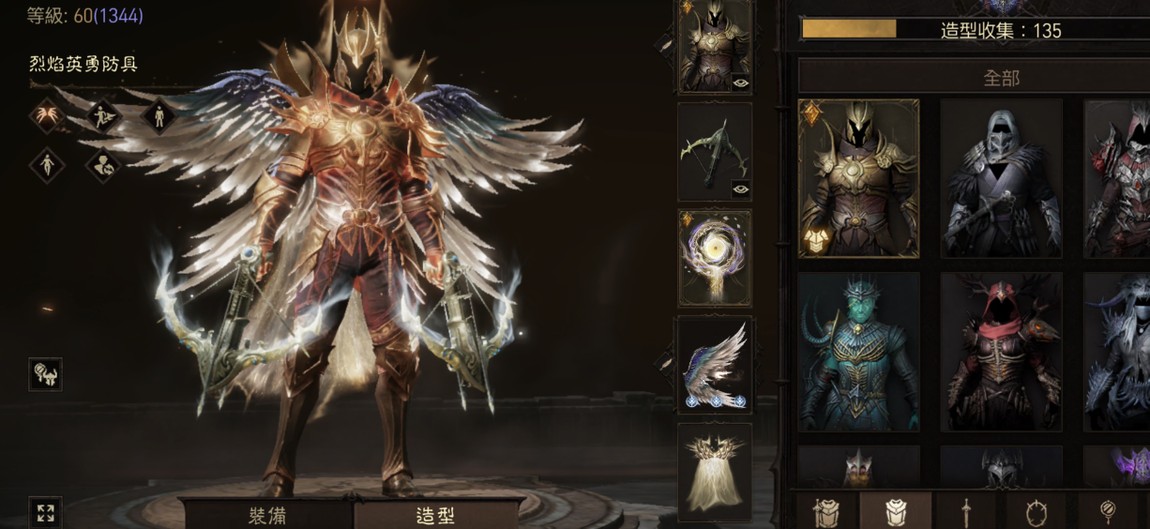
Task: Click the floating figure diamond icon
Action: click(47, 164)
